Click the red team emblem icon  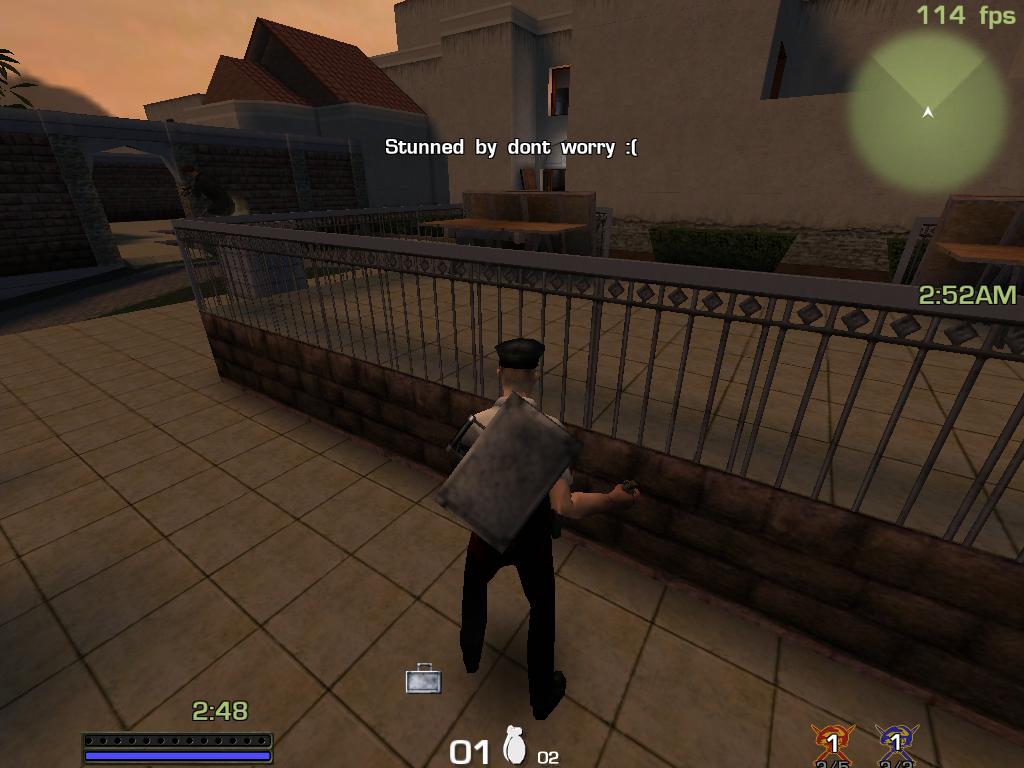832,742
